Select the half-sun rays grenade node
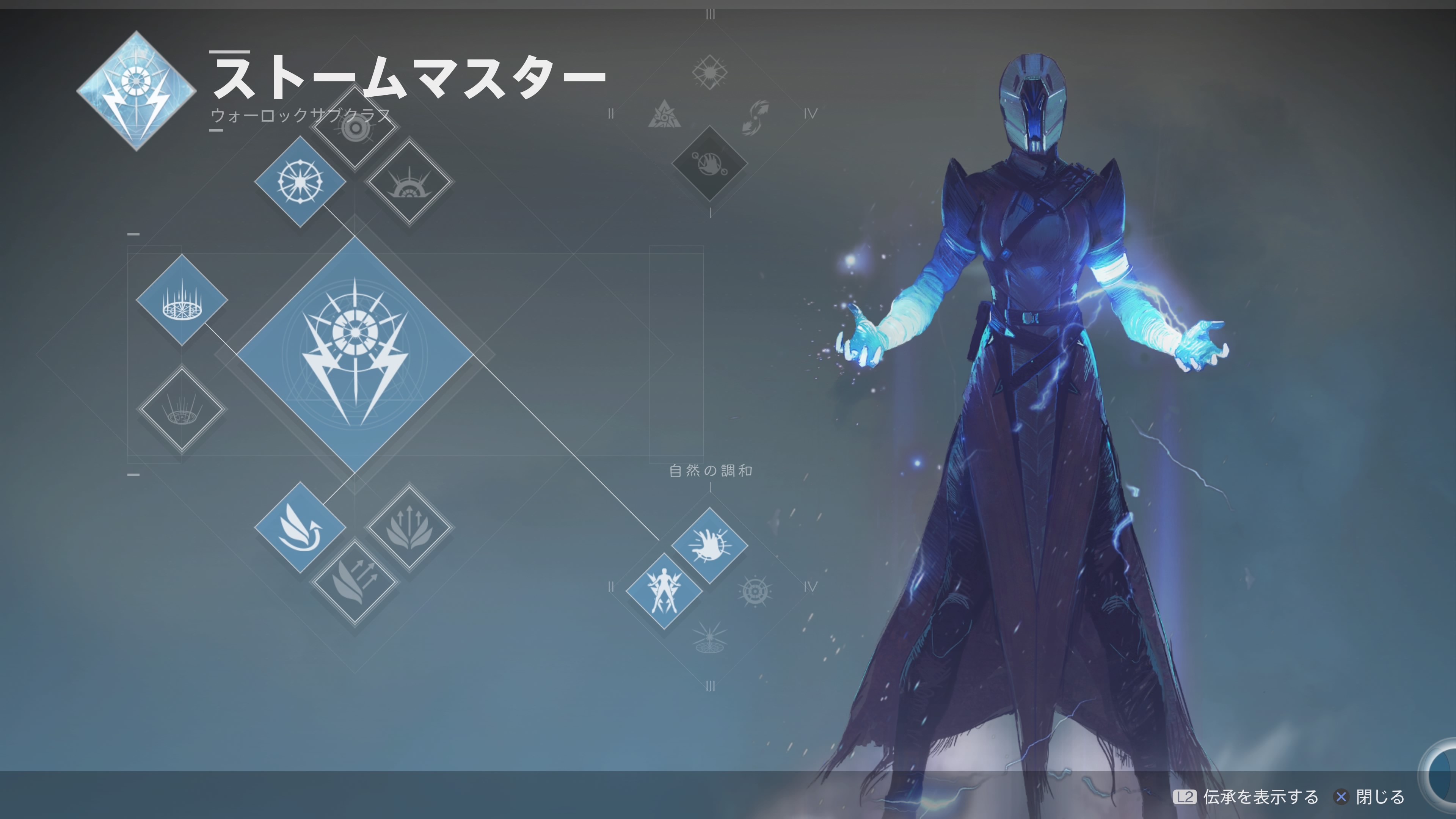1456x819 pixels. pos(409,182)
